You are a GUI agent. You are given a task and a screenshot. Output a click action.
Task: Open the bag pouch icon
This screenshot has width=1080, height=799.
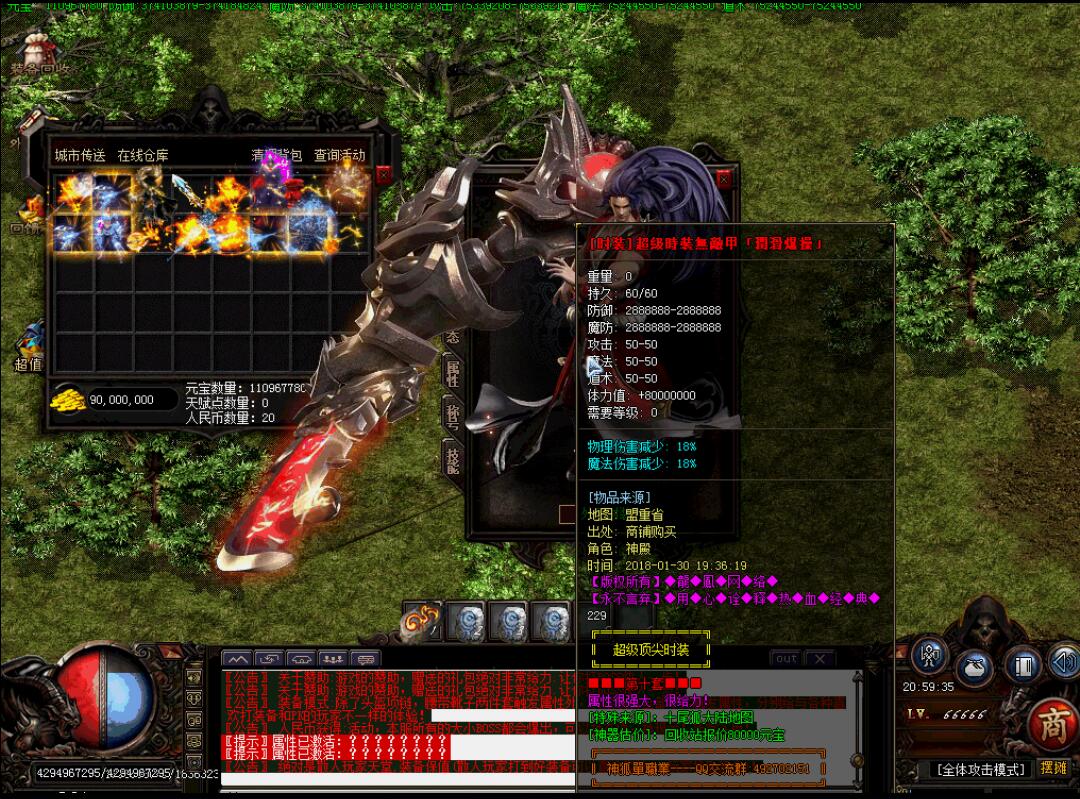(974, 668)
